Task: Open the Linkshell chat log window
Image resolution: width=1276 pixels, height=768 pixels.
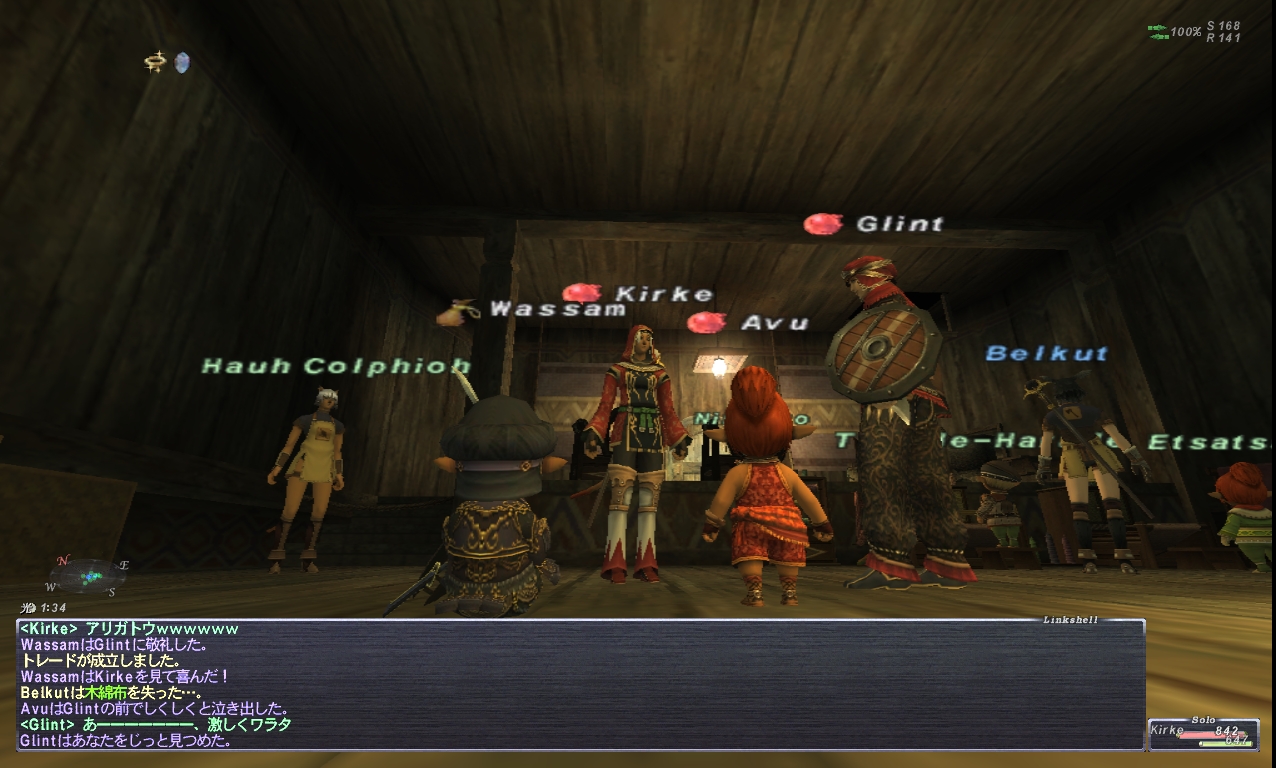Action: click(x=580, y=685)
